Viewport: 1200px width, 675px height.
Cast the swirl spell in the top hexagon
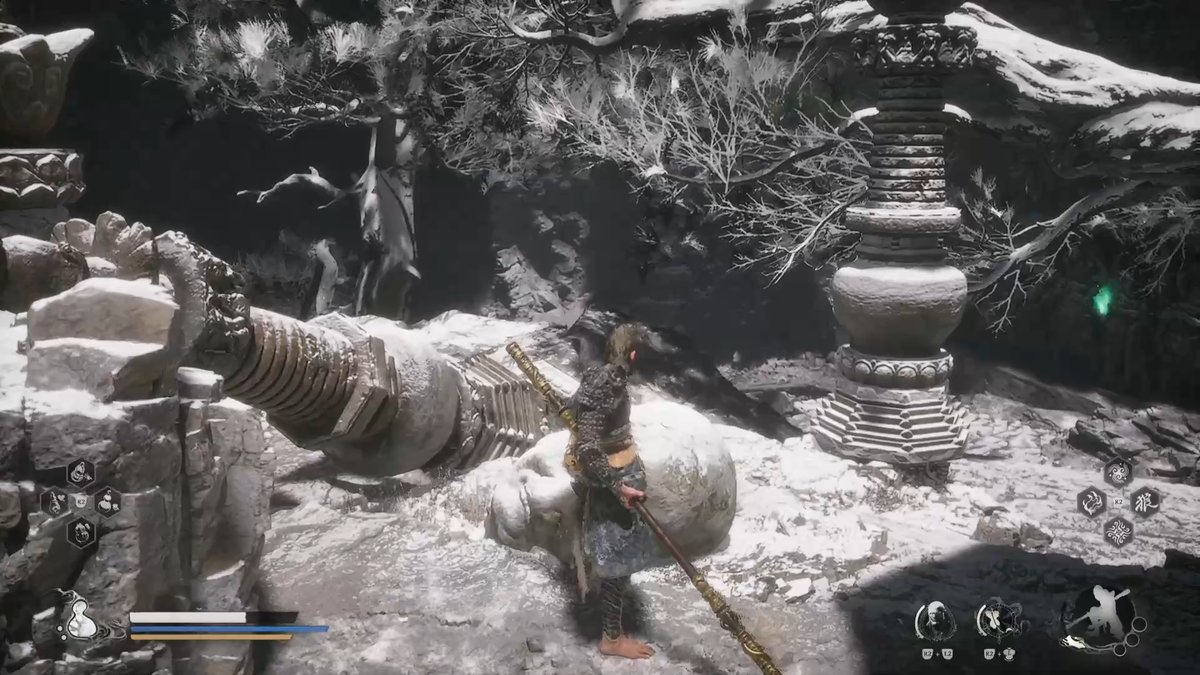point(1118,472)
